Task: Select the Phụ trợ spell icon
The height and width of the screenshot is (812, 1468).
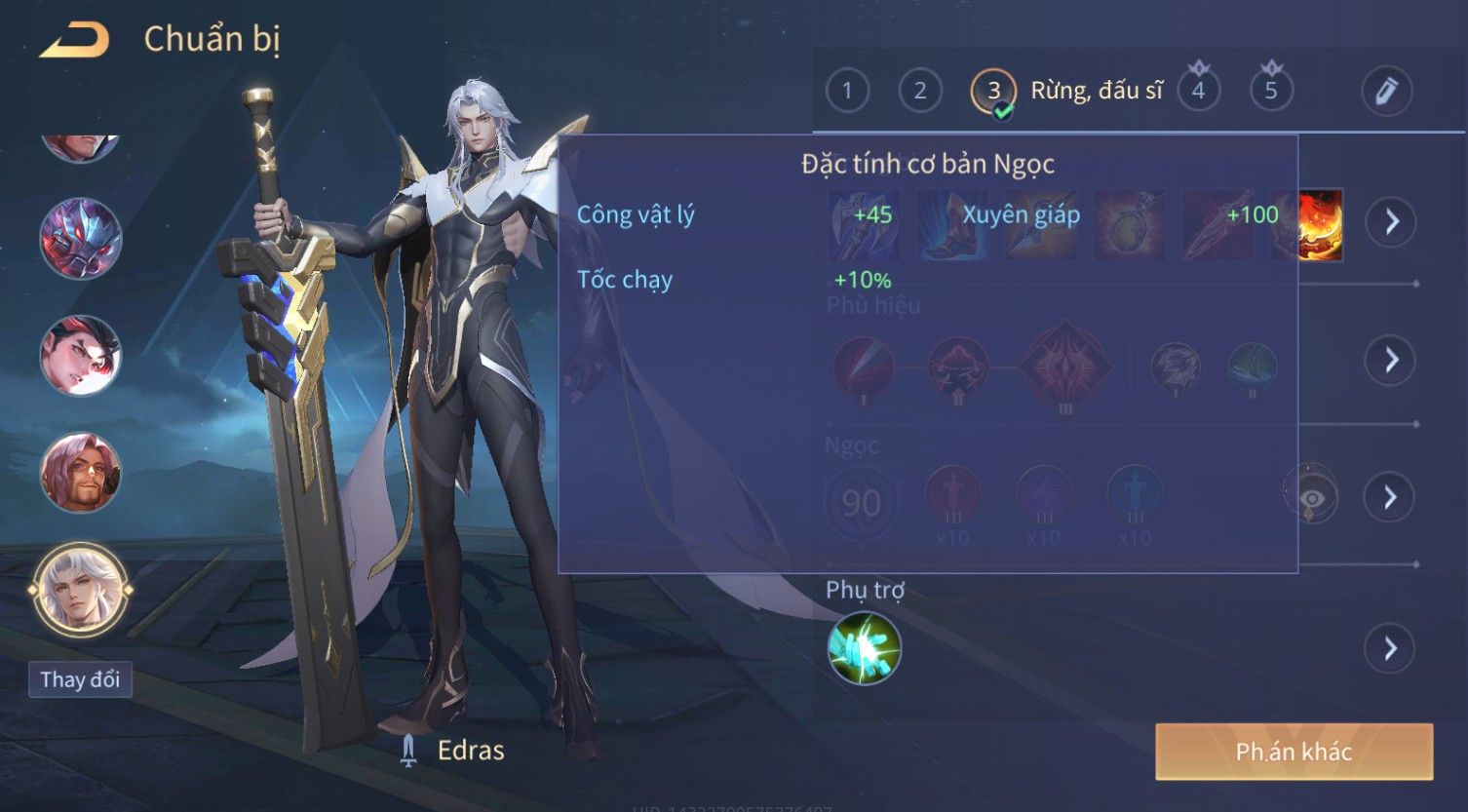Action: click(864, 648)
